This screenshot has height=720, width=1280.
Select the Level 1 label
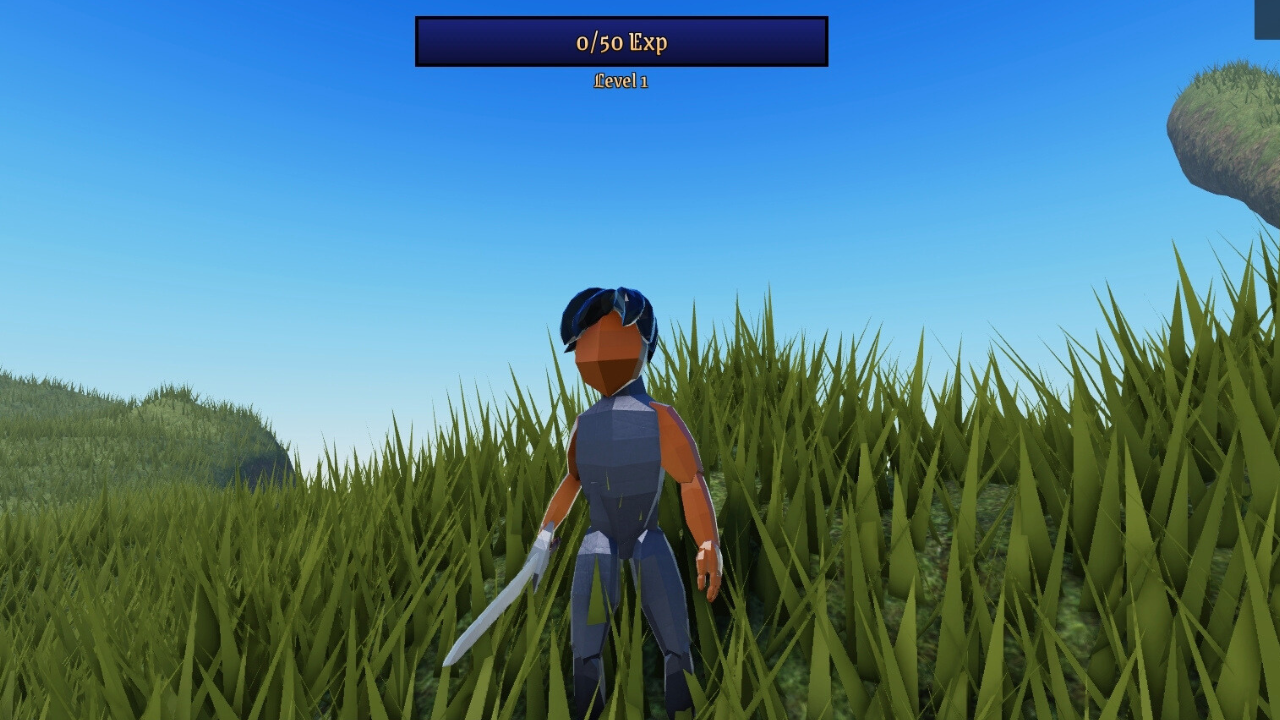coord(621,81)
